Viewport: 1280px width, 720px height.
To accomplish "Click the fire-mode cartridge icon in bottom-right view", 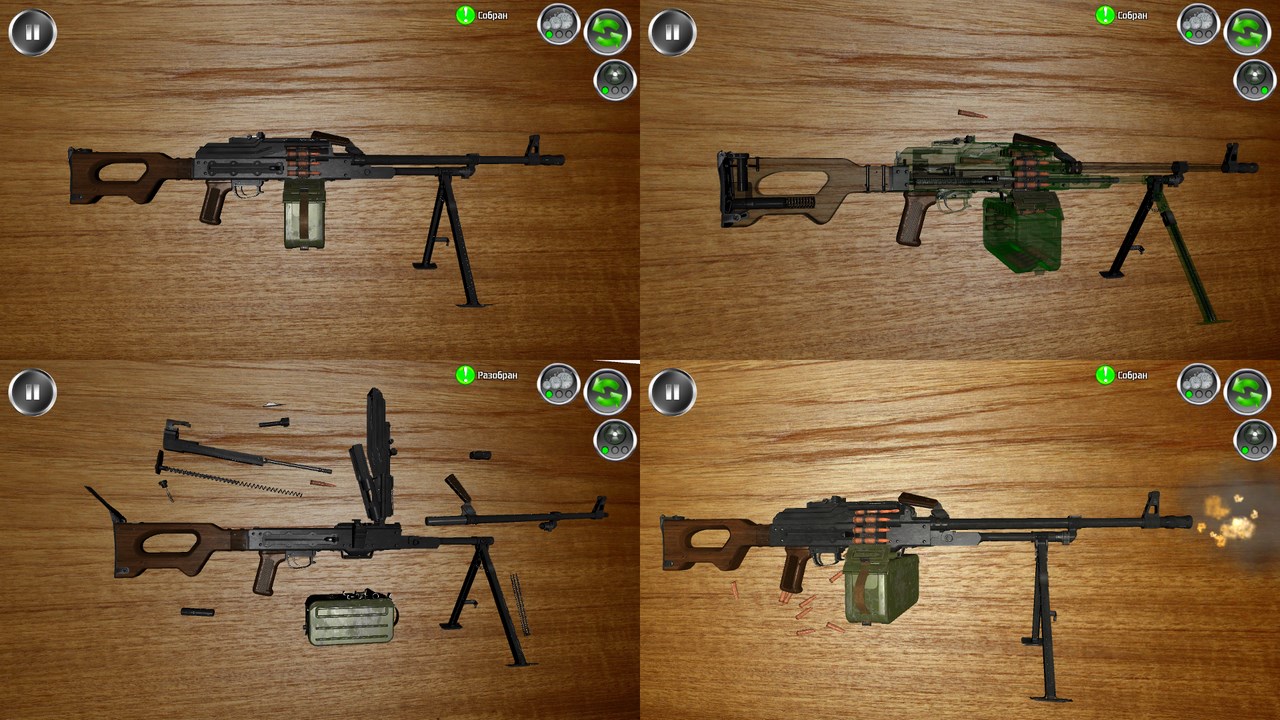I will [x=1253, y=441].
